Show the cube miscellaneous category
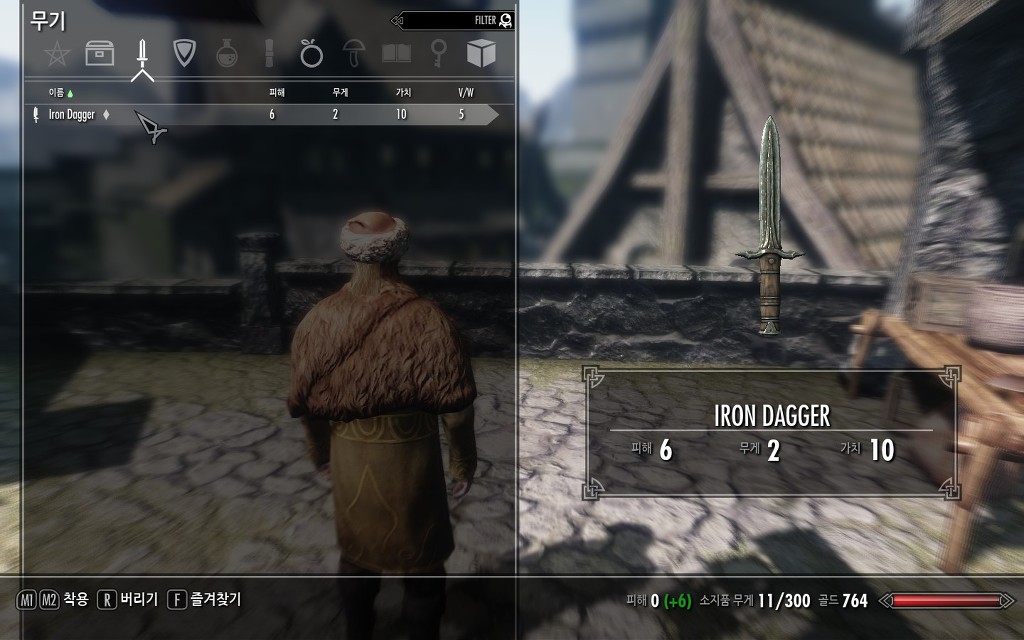 [x=481, y=53]
